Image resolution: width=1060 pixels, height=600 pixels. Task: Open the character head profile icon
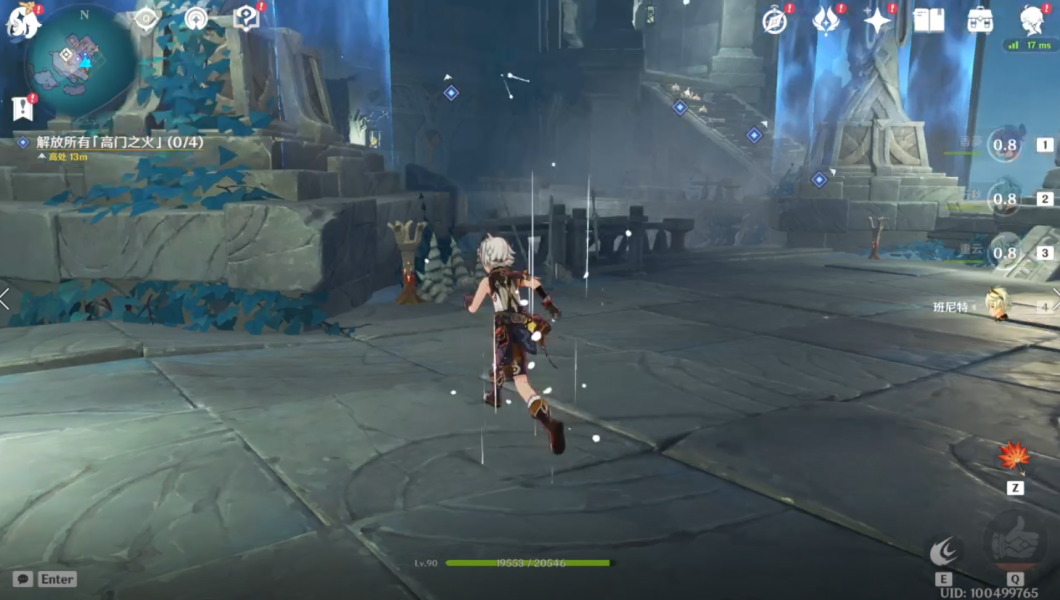click(x=1032, y=20)
